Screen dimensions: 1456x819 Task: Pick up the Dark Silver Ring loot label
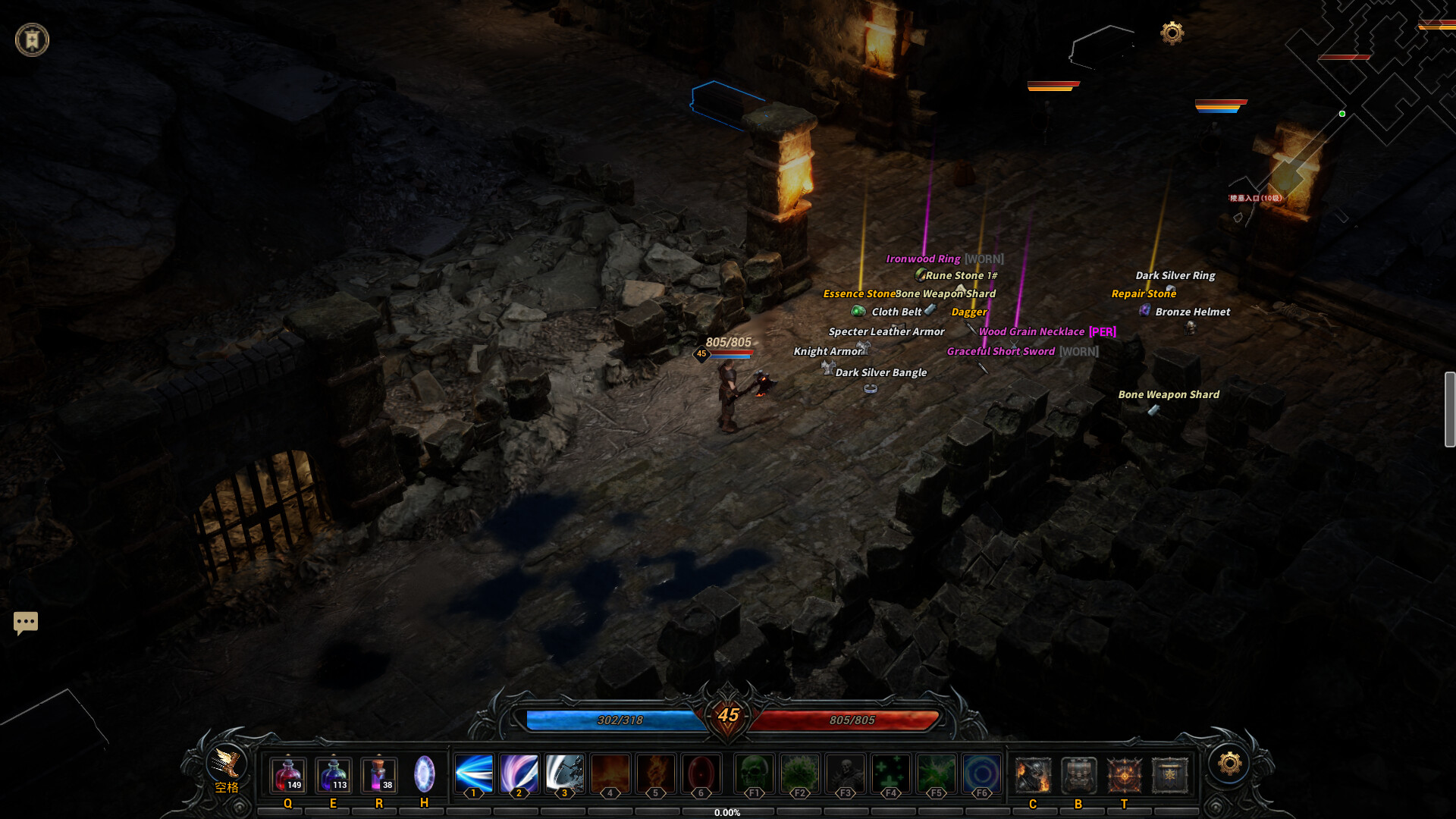tap(1175, 275)
